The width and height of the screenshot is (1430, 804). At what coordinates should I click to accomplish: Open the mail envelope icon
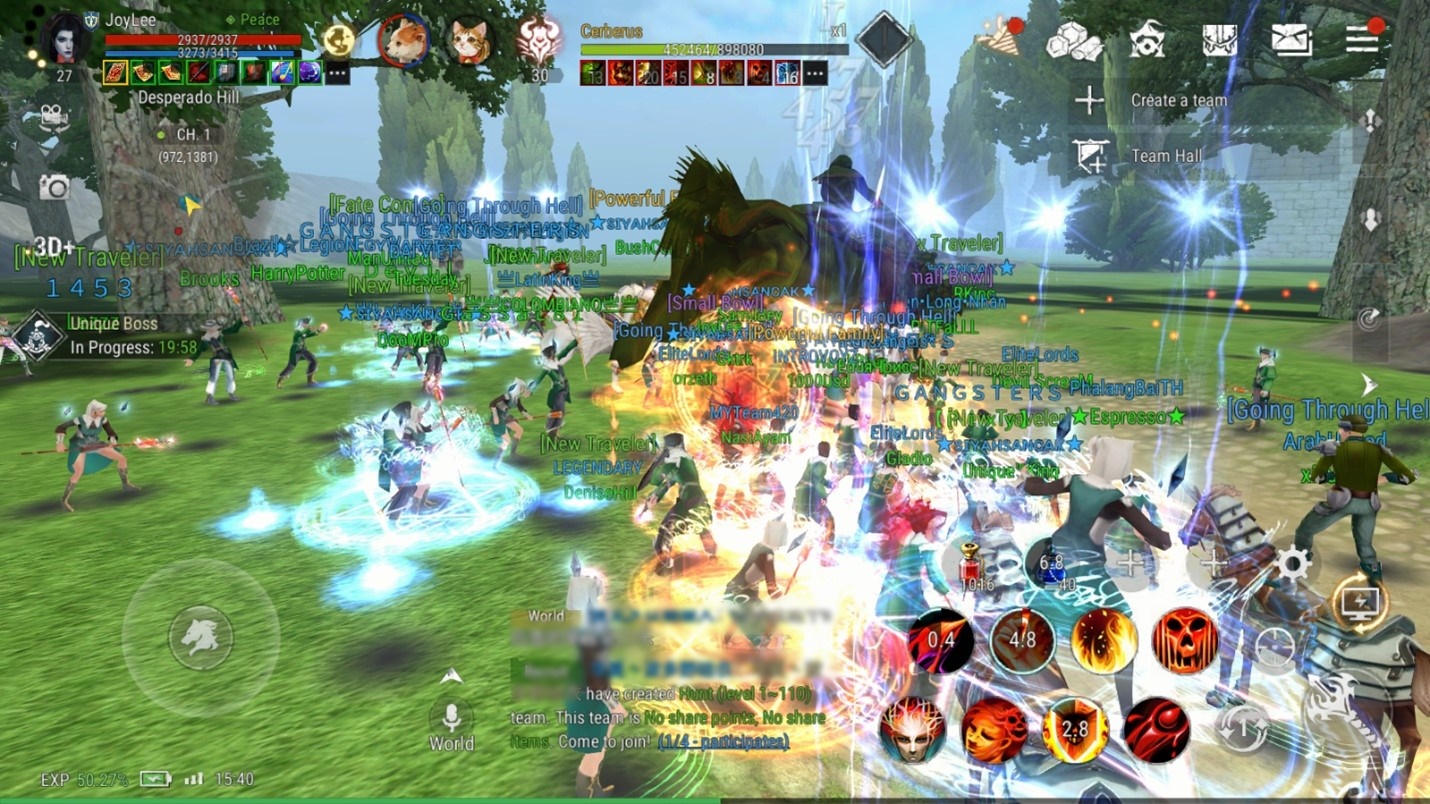coord(1291,40)
